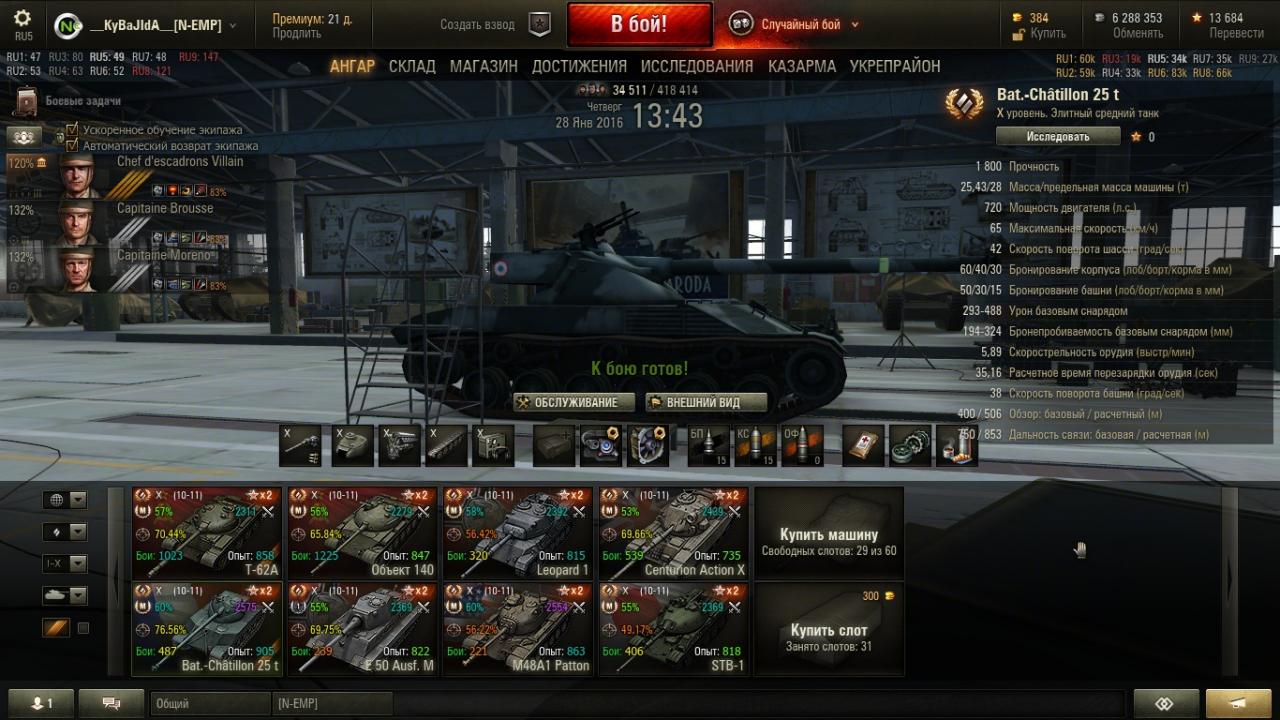Open the Случайный бой battle type dropdown

pos(800,25)
